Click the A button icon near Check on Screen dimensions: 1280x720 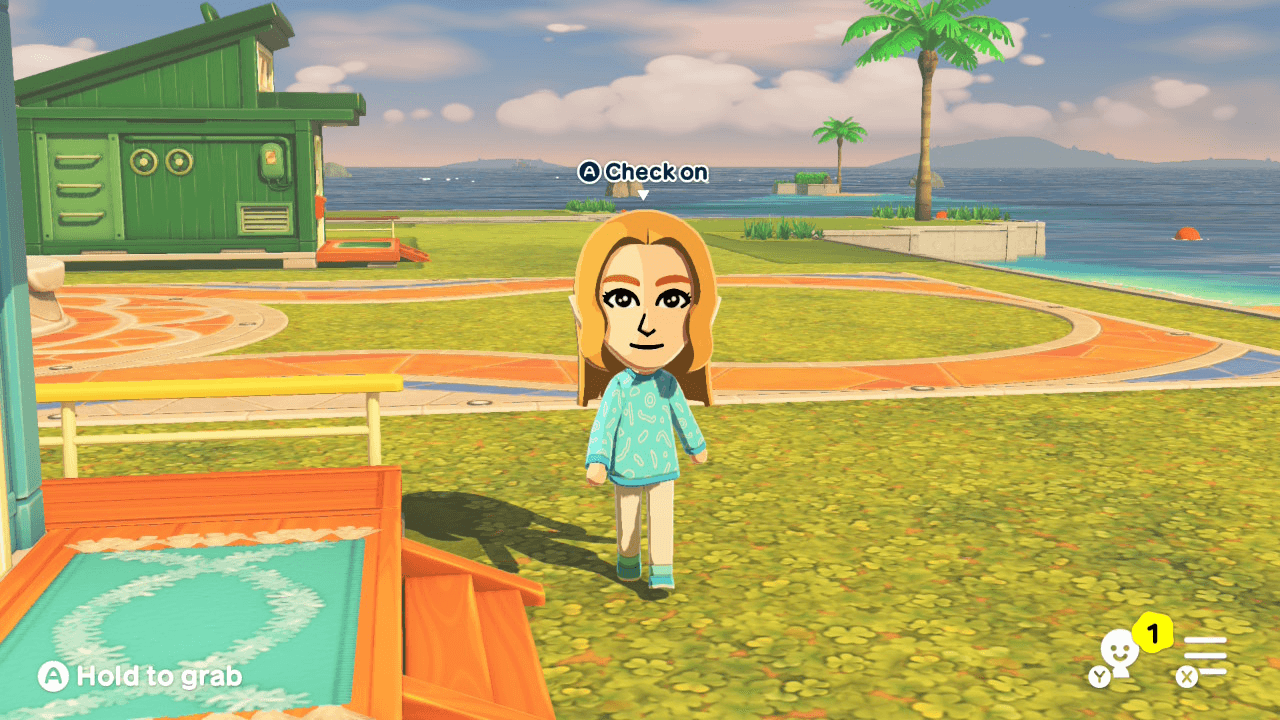pos(592,172)
